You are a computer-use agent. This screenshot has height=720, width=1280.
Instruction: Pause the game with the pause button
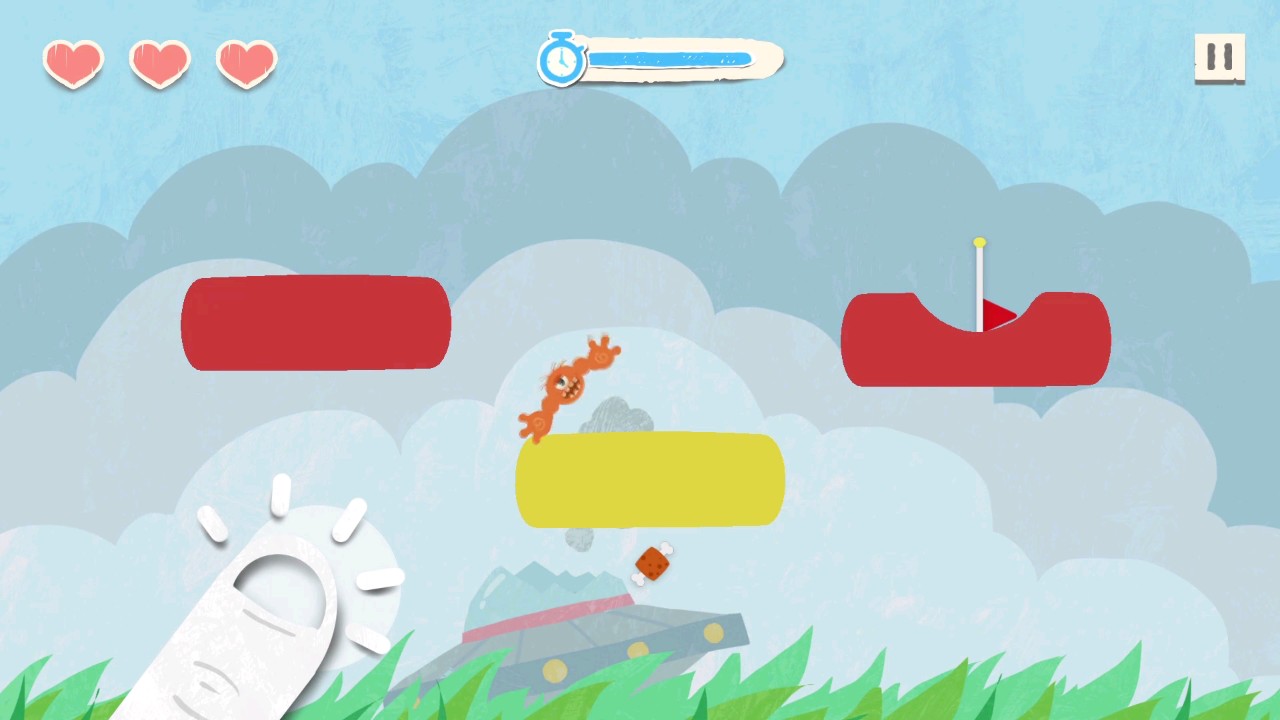(x=1219, y=58)
